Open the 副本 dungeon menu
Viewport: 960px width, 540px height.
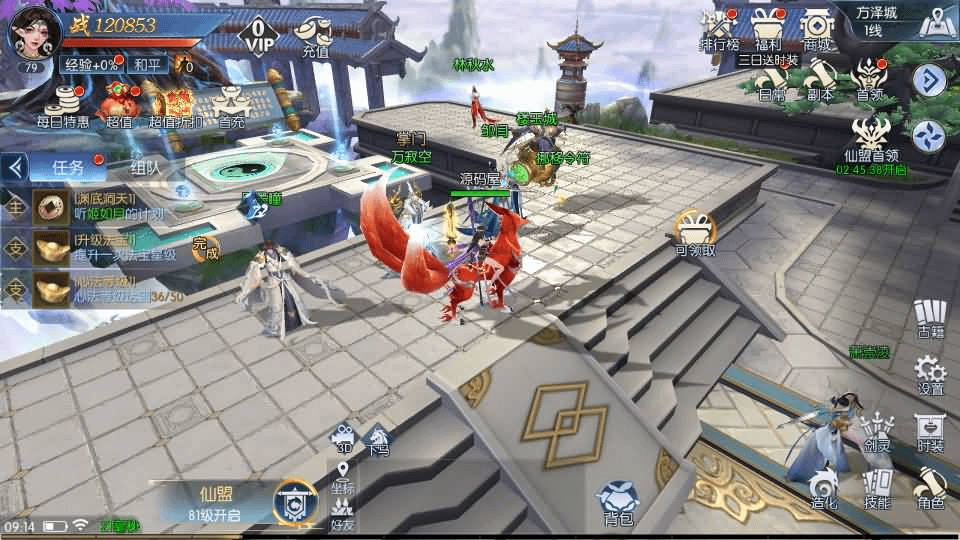[x=820, y=80]
